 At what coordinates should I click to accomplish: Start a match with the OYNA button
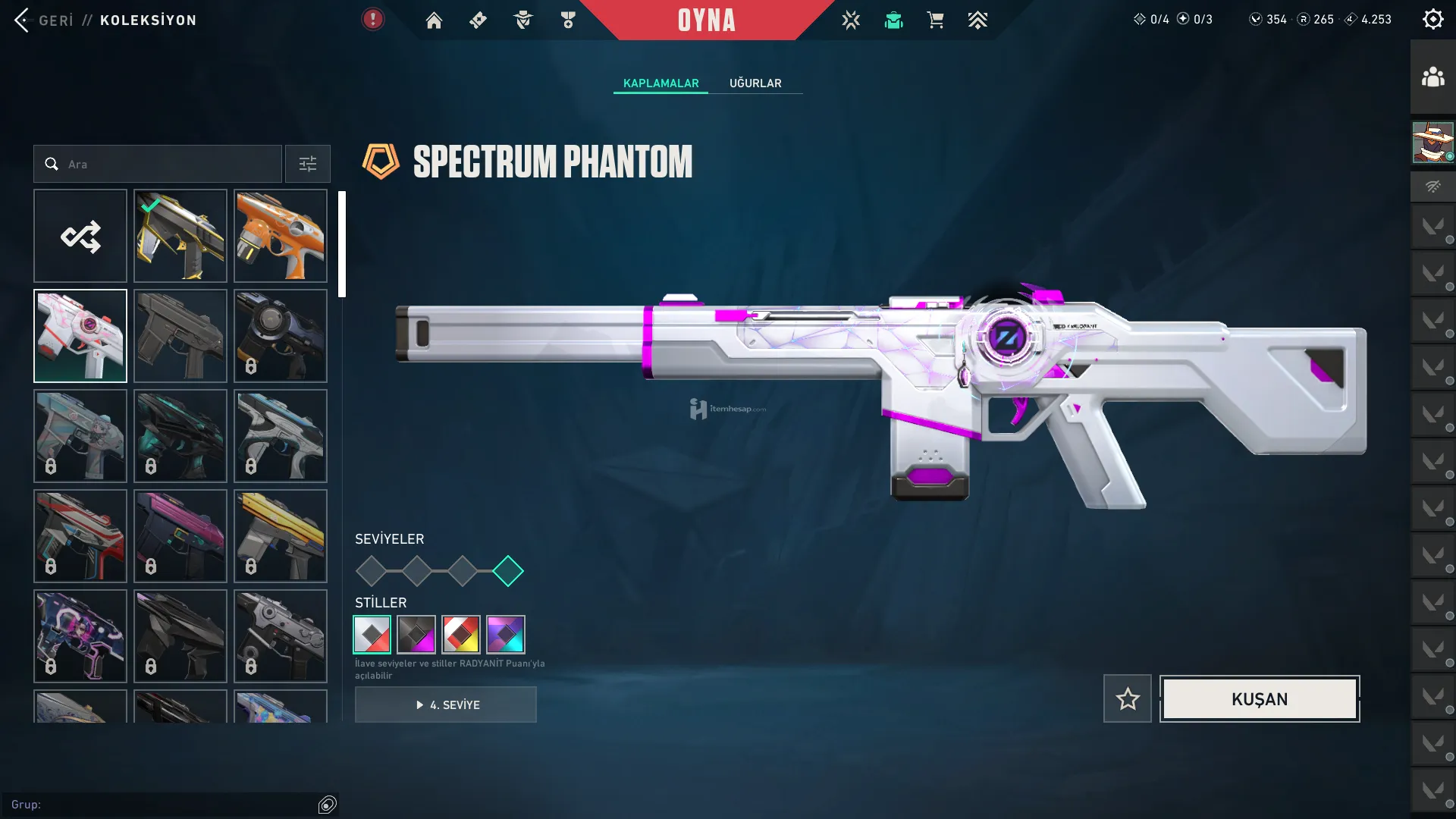coord(706,20)
